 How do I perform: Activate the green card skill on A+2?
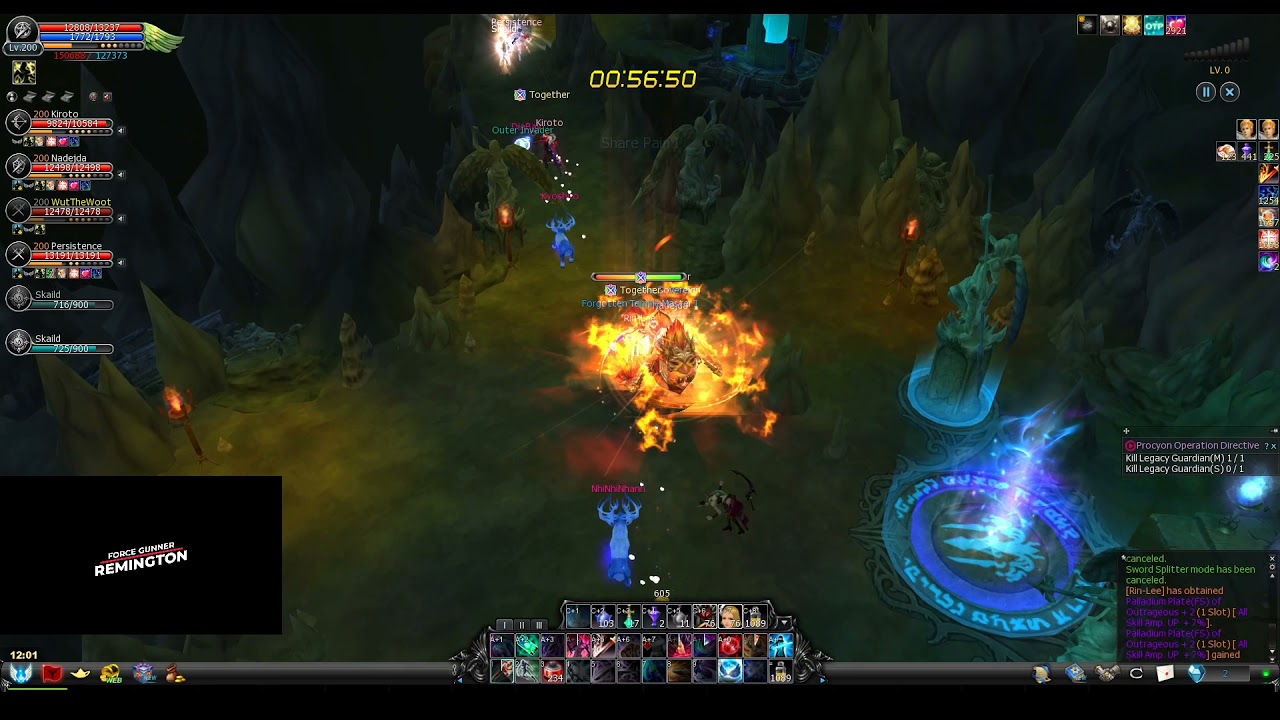(x=527, y=646)
